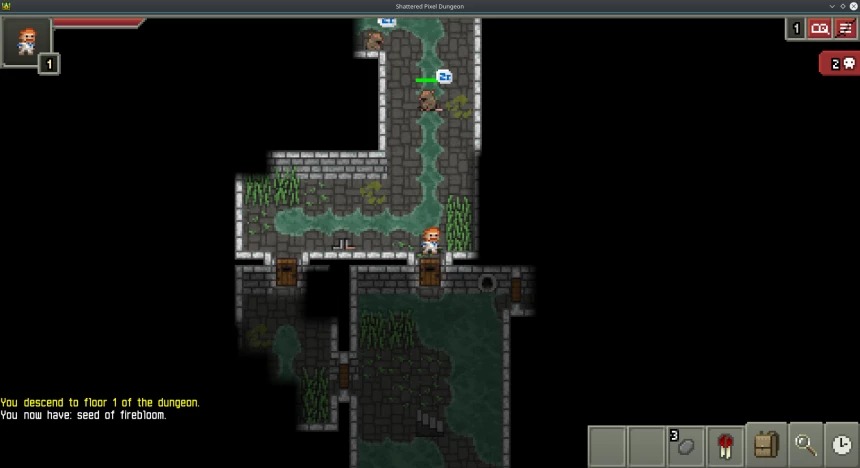Open the hero portrait info panel

click(25, 41)
